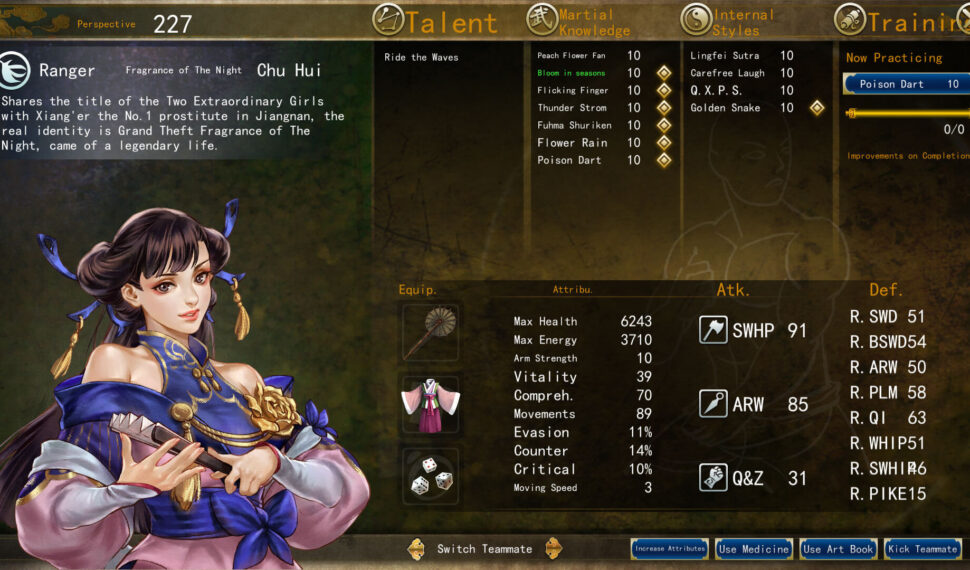Screen dimensions: 970x570
Task: Open the Internal Styles tab
Action: [728, 20]
